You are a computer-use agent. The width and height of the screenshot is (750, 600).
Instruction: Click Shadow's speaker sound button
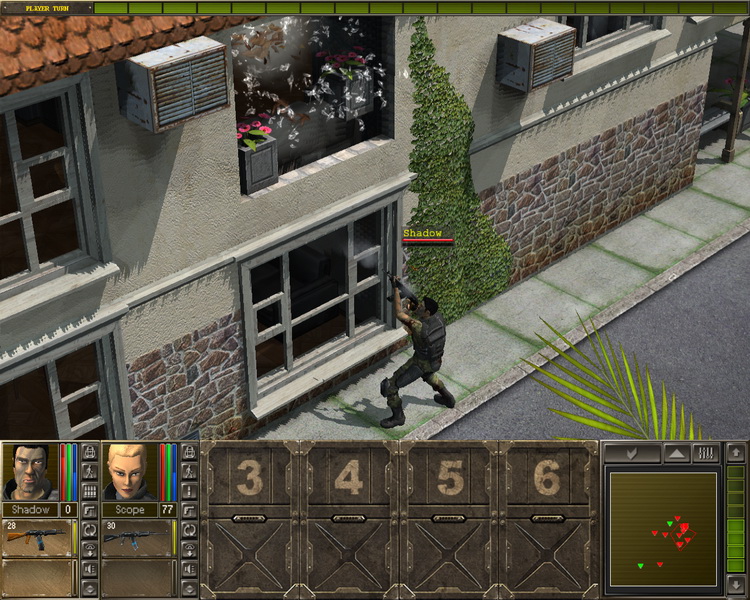89,568
